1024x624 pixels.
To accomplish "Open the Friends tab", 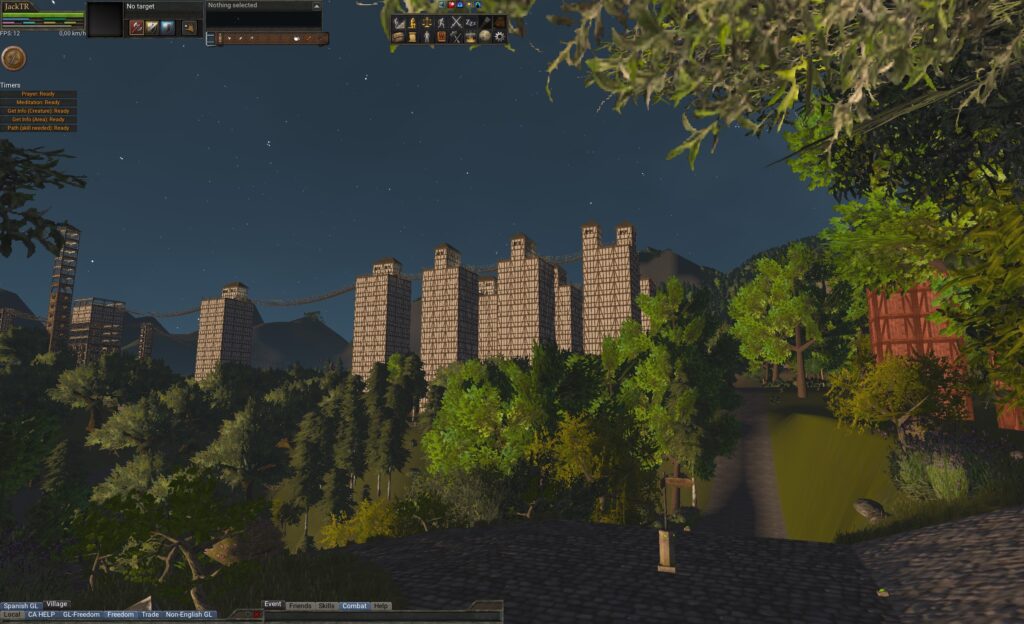I will (299, 606).
